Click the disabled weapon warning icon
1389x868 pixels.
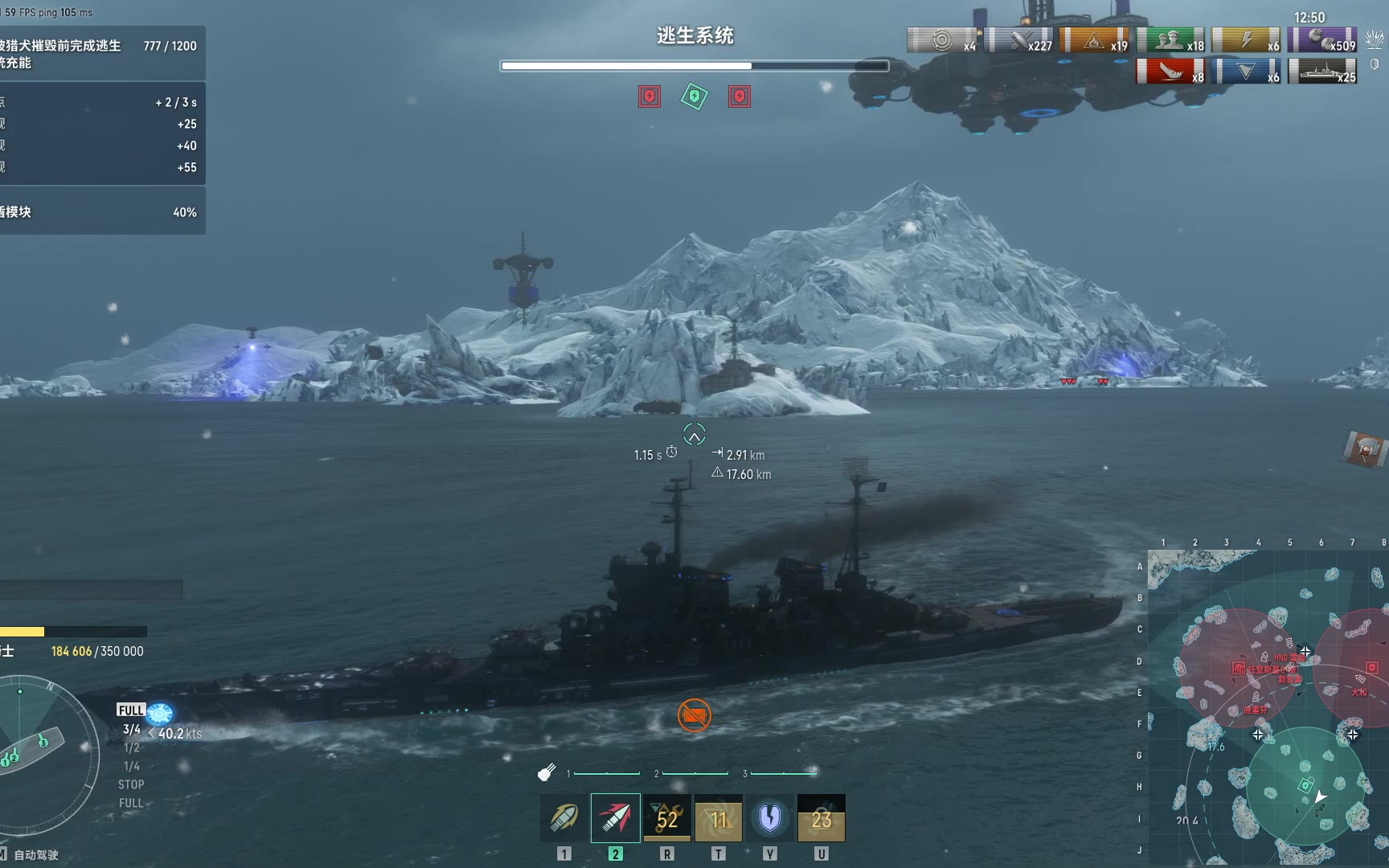[694, 714]
